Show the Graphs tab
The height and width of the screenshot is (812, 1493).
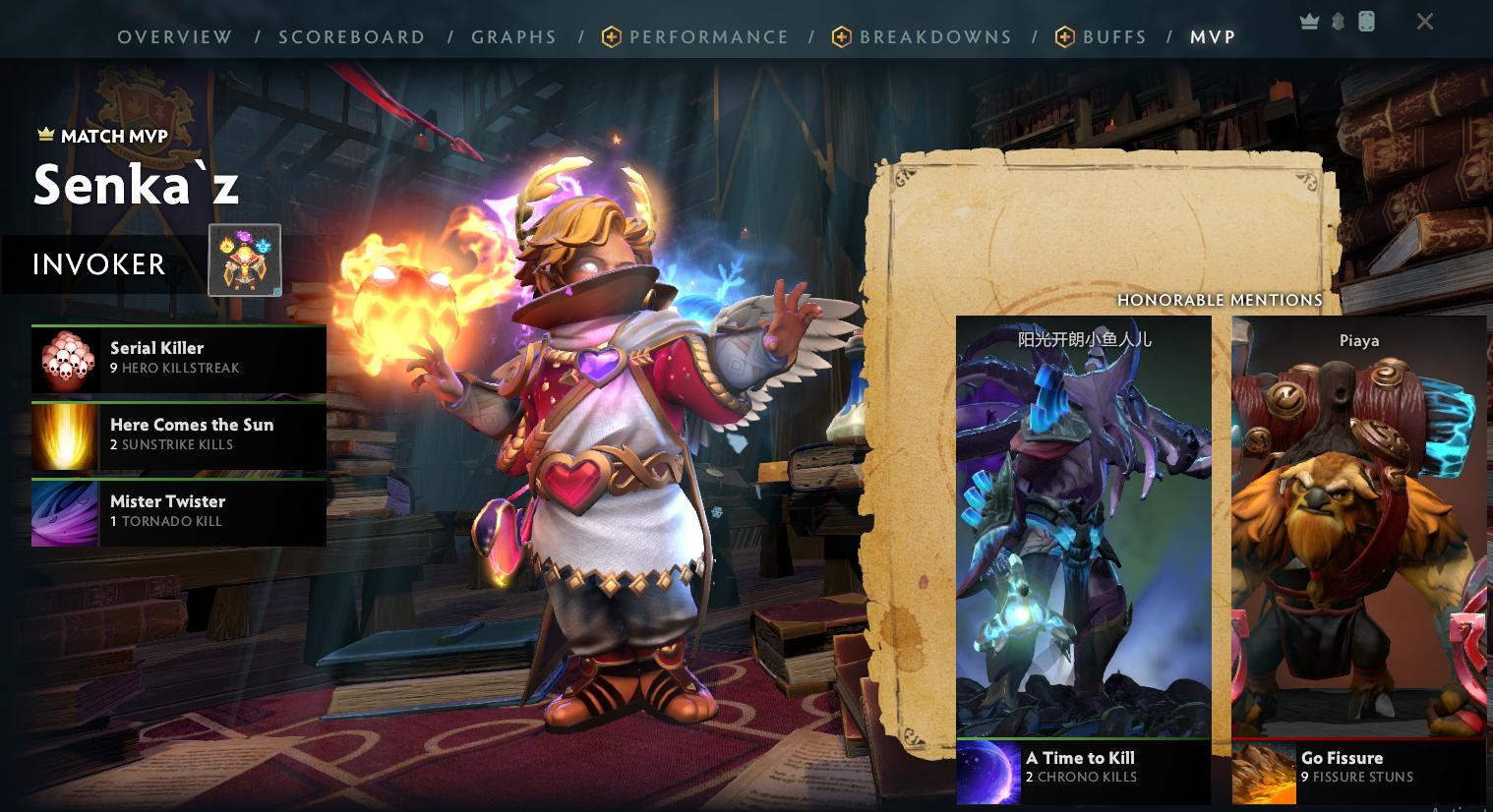pos(514,37)
